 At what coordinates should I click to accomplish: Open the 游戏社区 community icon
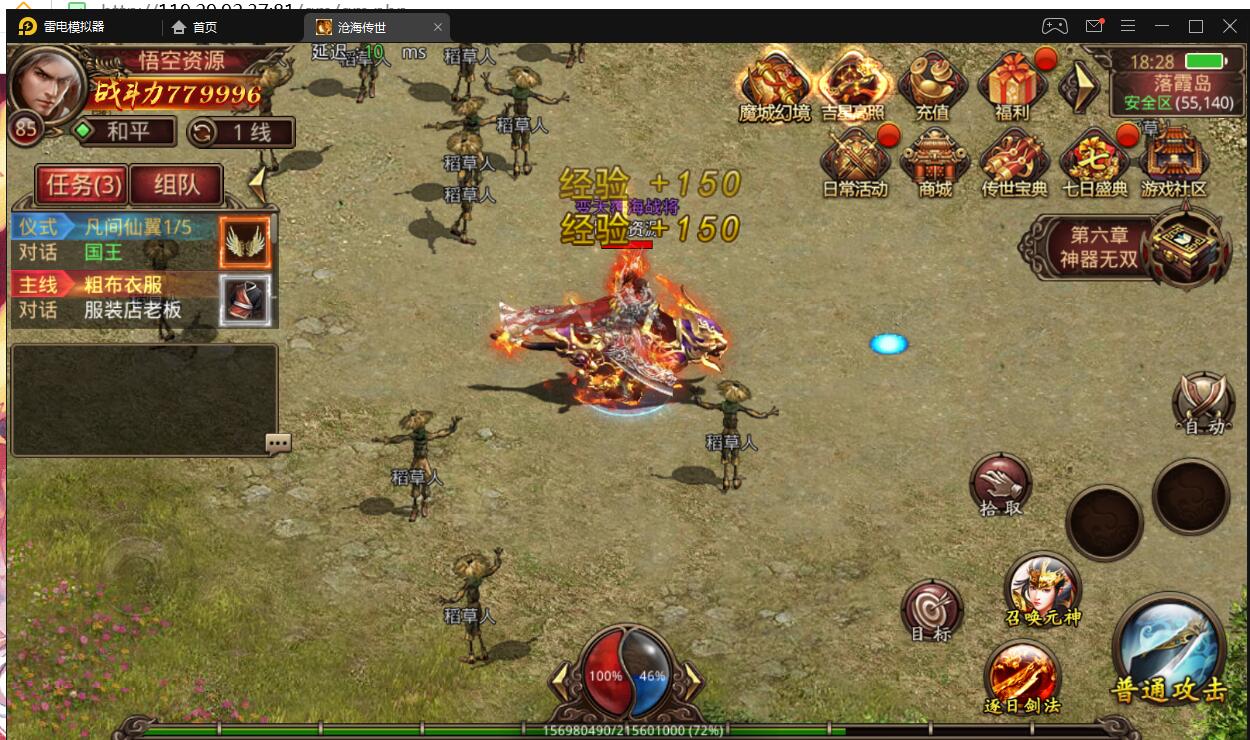pyautogui.click(x=1173, y=163)
